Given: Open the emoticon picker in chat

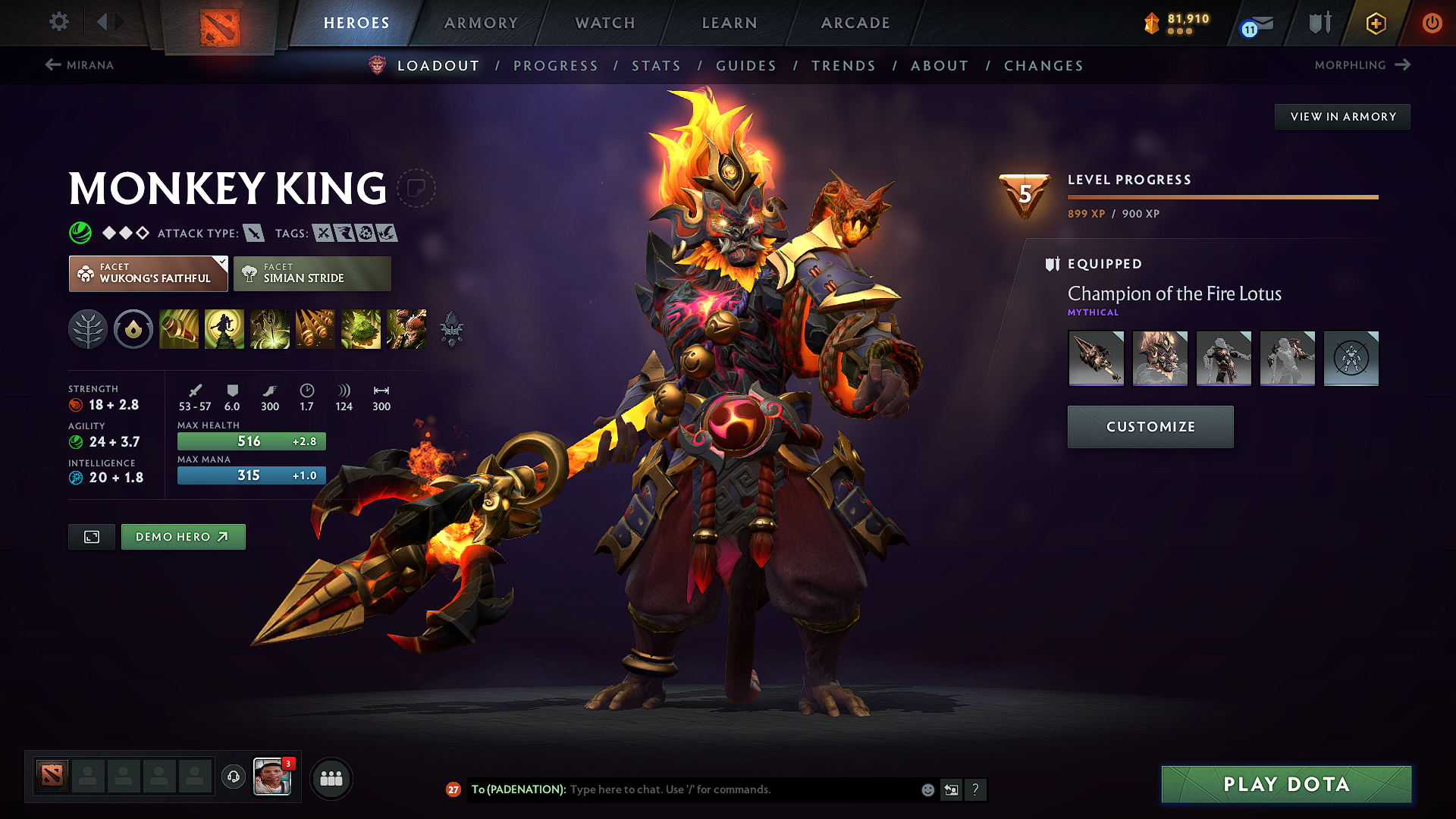Looking at the screenshot, I should (x=927, y=789).
